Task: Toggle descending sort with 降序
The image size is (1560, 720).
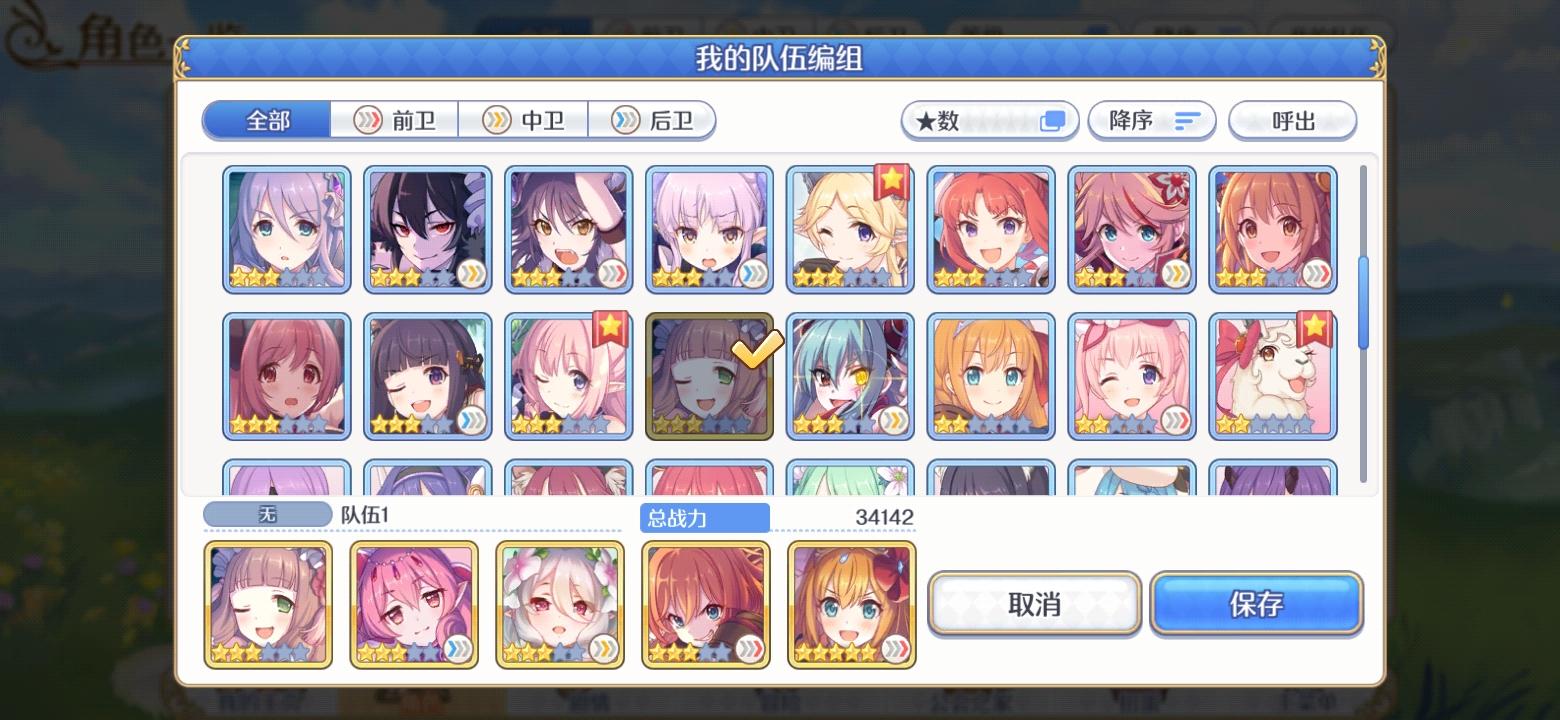Action: tap(1150, 120)
